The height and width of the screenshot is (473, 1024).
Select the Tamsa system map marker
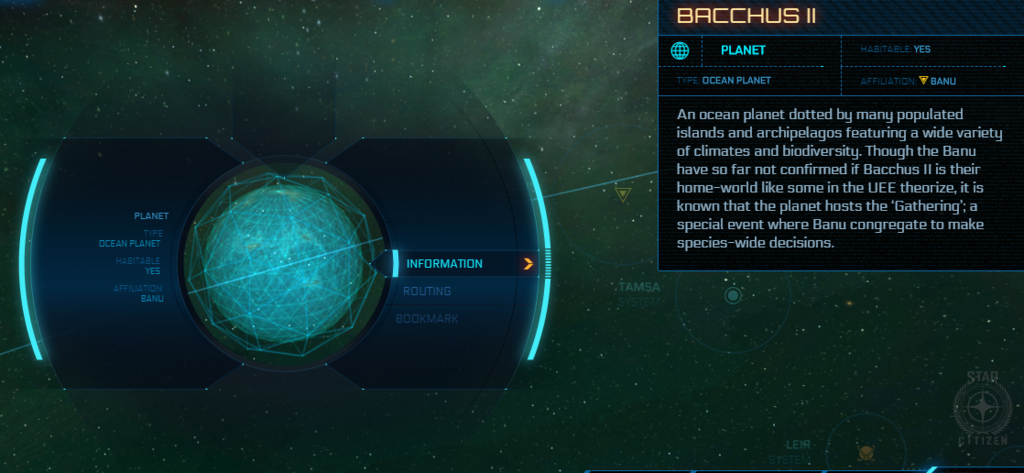(x=733, y=295)
